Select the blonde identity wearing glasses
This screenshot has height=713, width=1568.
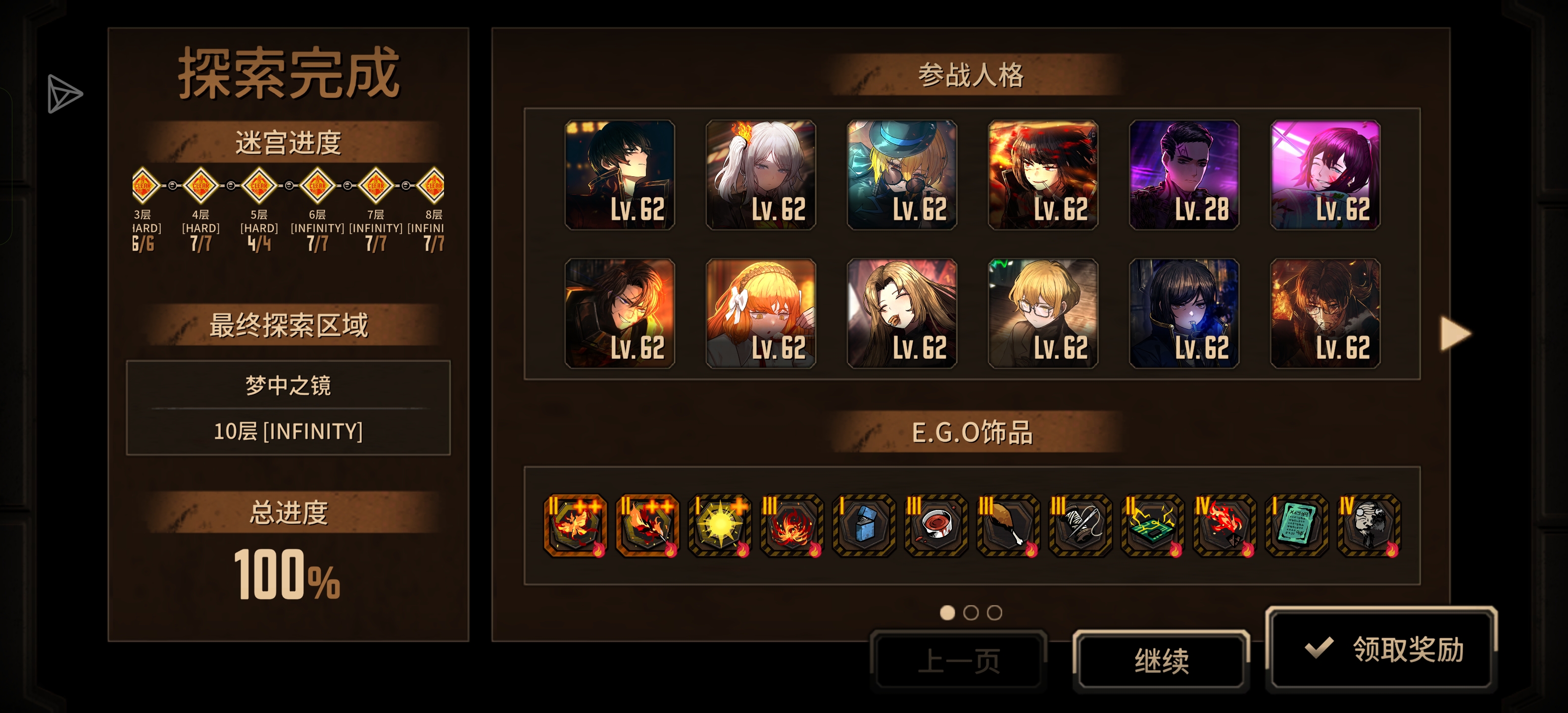1043,313
